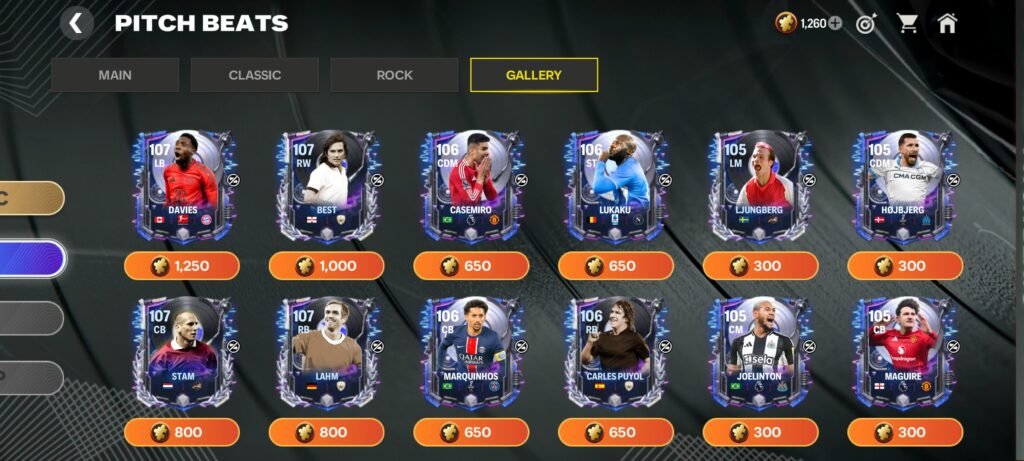The image size is (1024, 461).
Task: Select the ROCK tab
Action: [x=394, y=75]
